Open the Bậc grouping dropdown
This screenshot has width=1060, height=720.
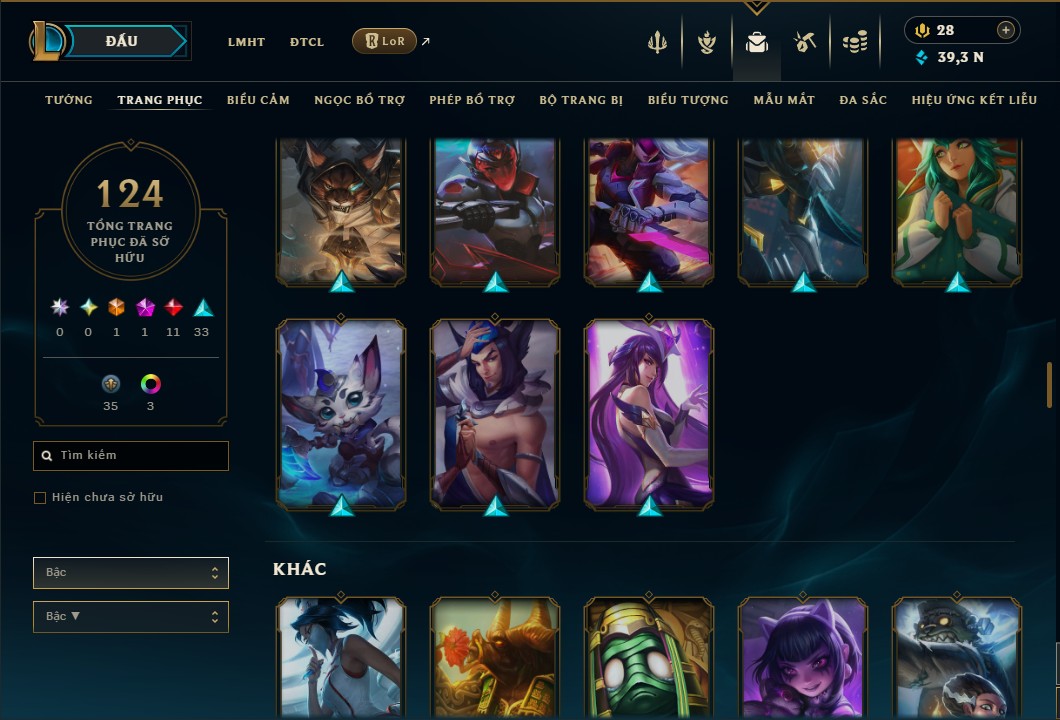click(131, 573)
